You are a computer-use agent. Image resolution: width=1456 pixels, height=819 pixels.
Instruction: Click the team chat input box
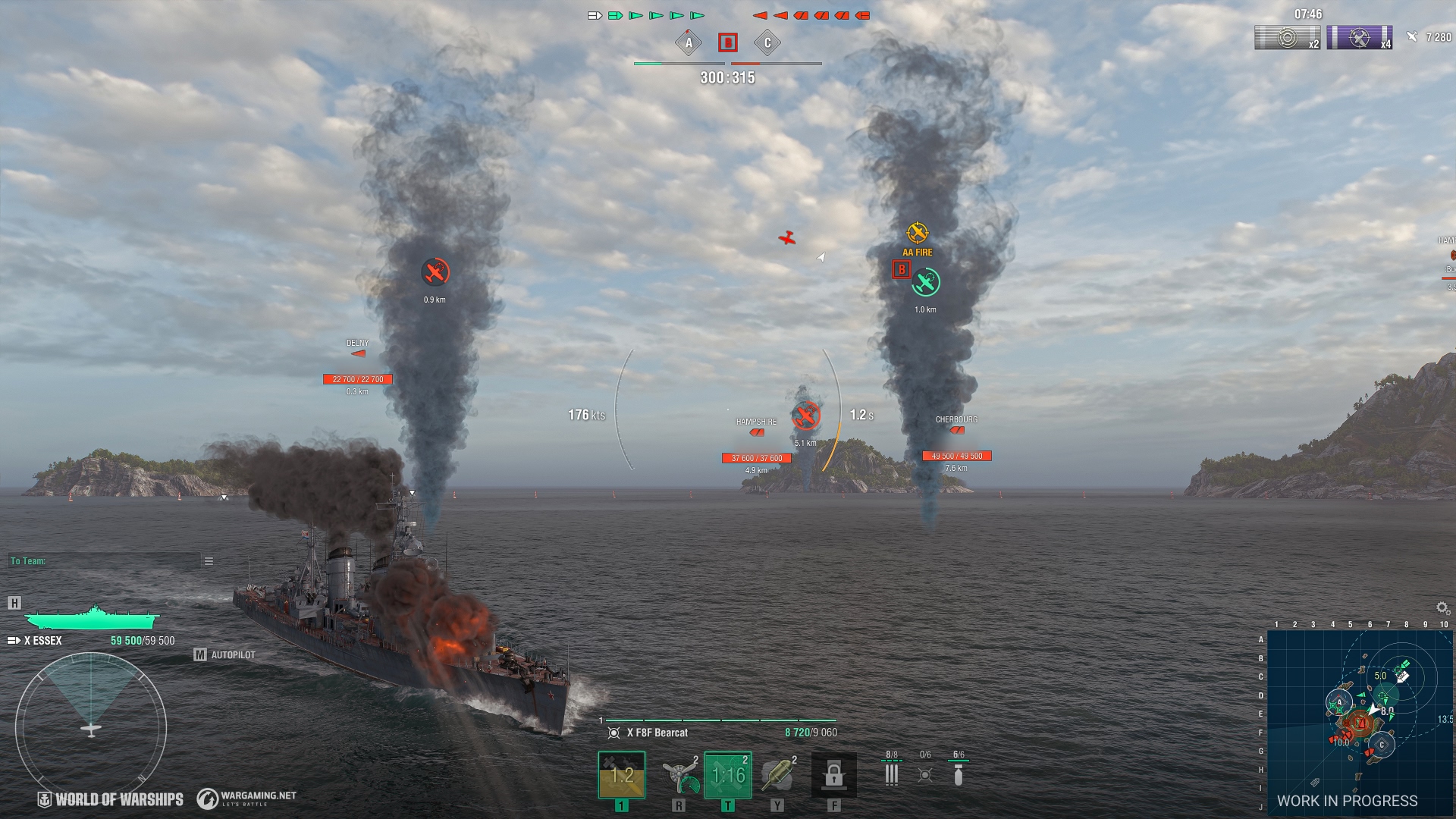point(105,561)
